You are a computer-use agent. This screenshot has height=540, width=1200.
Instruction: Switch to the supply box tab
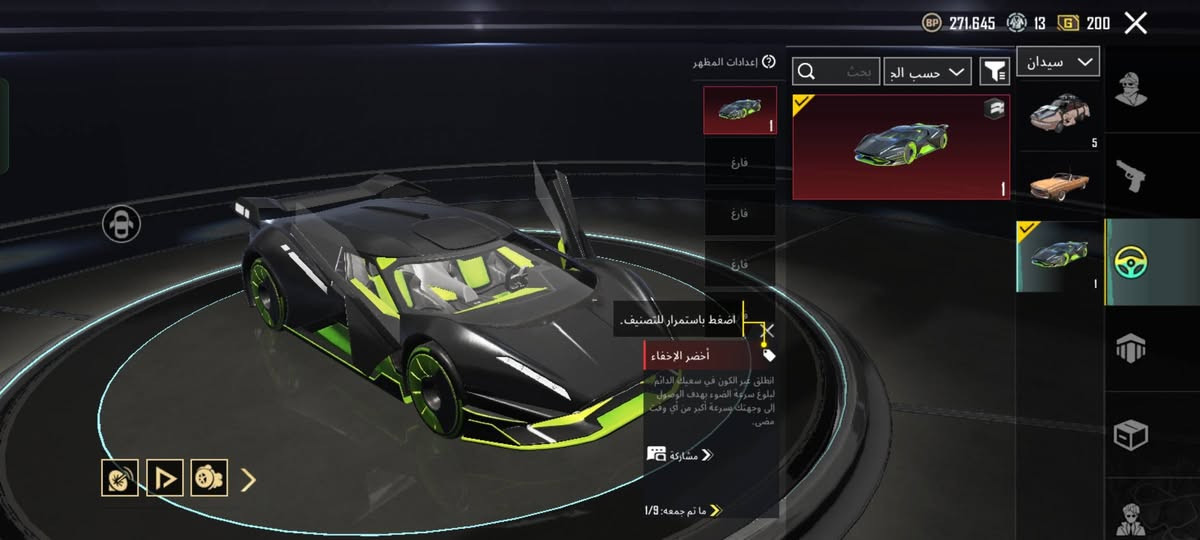pyautogui.click(x=1131, y=435)
